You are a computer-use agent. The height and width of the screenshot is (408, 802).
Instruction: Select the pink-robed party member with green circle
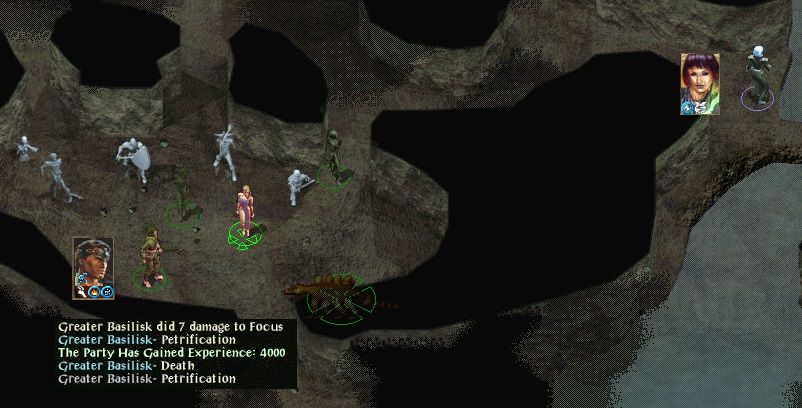pos(244,212)
